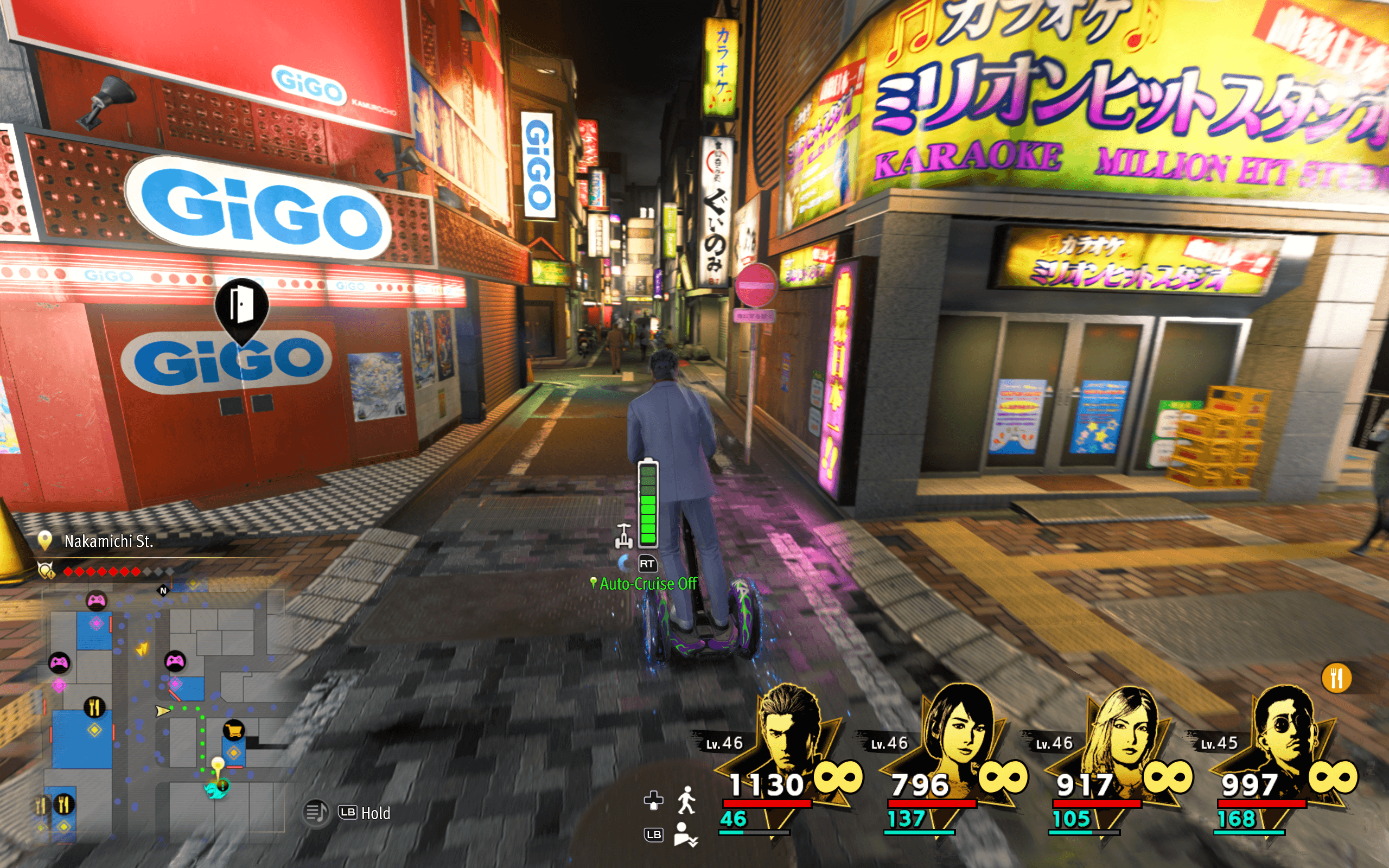Click the yellow player arrow on the minimap
The height and width of the screenshot is (868, 1389).
(163, 711)
